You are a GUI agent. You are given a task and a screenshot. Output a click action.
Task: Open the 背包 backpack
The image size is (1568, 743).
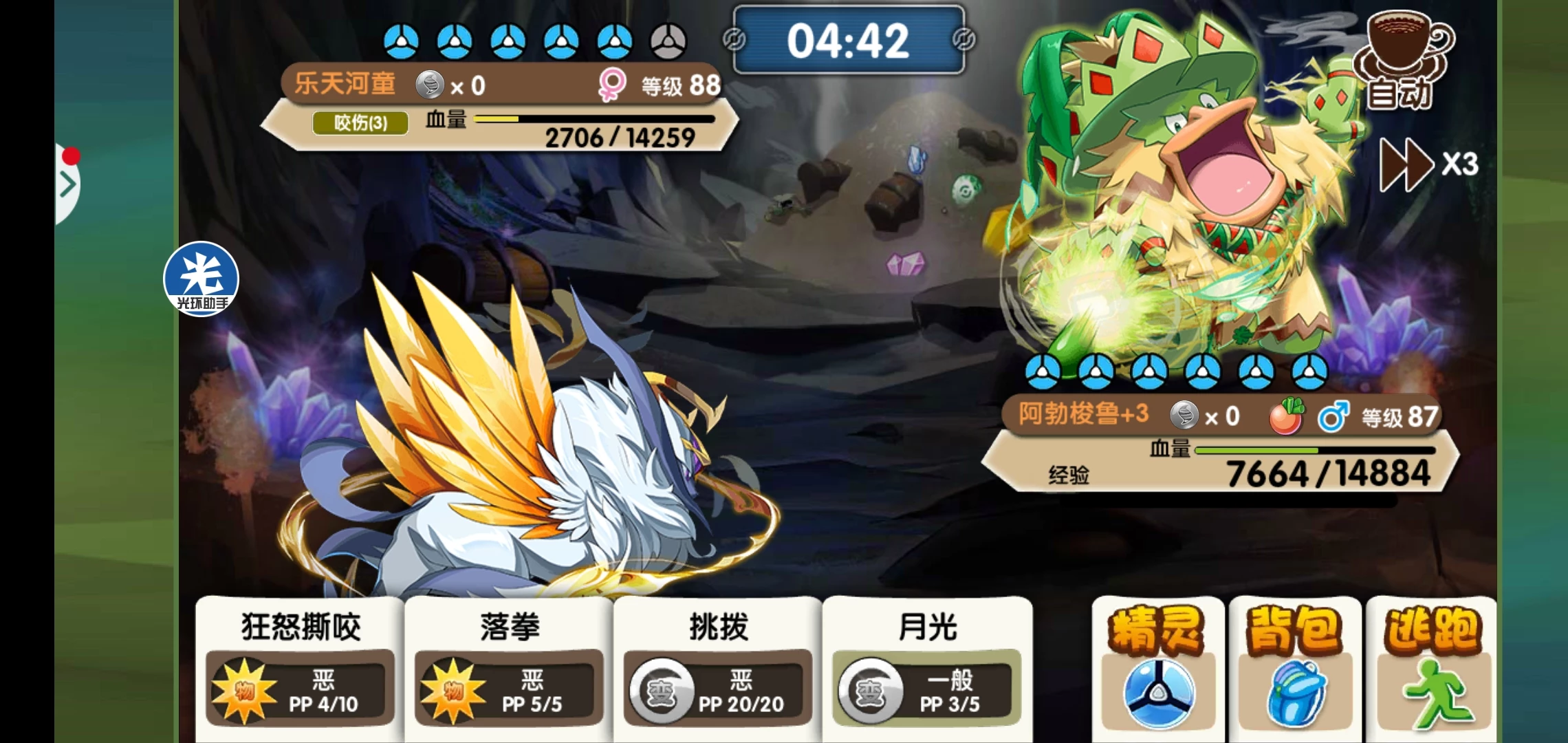point(1294,669)
